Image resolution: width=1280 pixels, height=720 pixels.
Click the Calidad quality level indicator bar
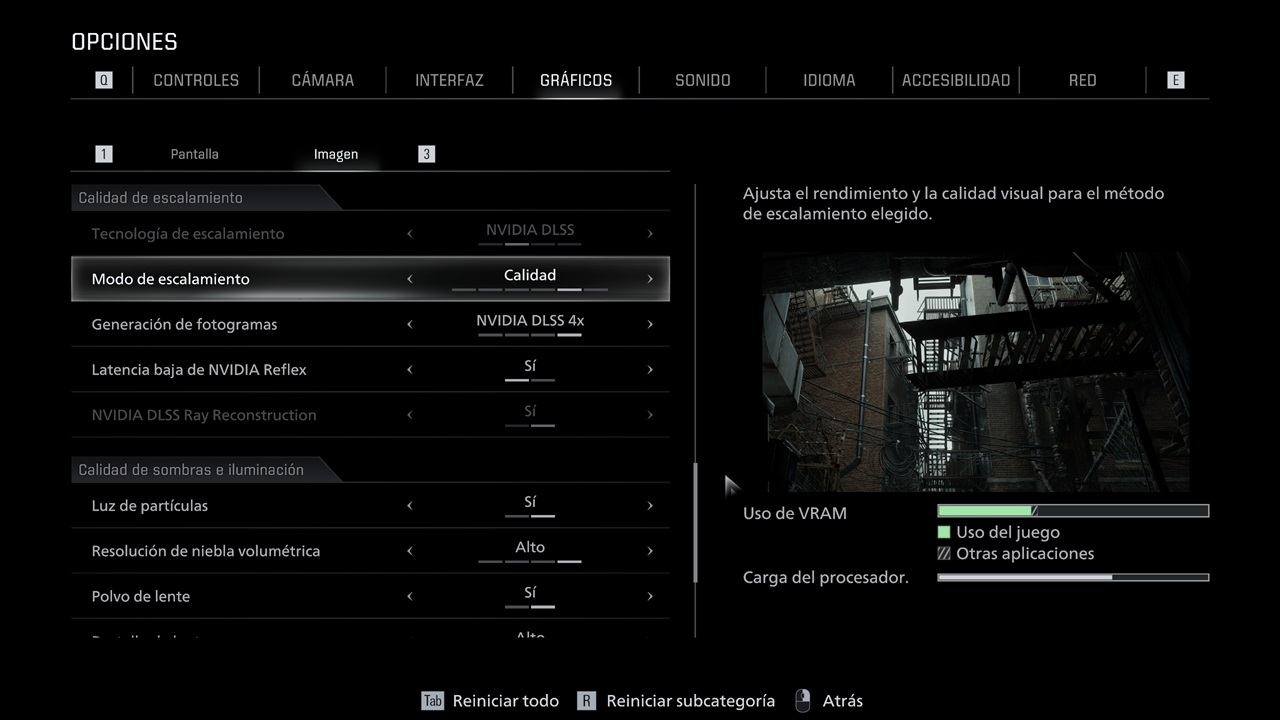coord(530,289)
